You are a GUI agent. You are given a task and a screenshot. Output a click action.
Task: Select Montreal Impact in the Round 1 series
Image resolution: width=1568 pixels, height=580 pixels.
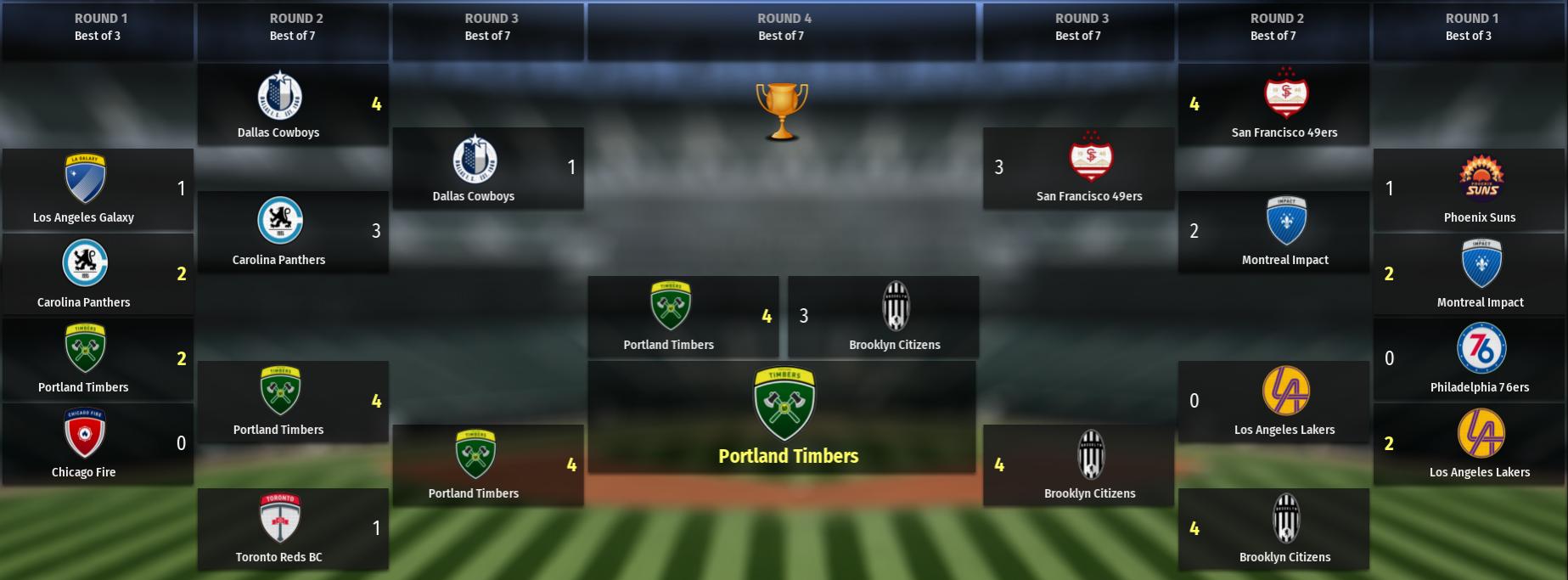(x=1469, y=274)
